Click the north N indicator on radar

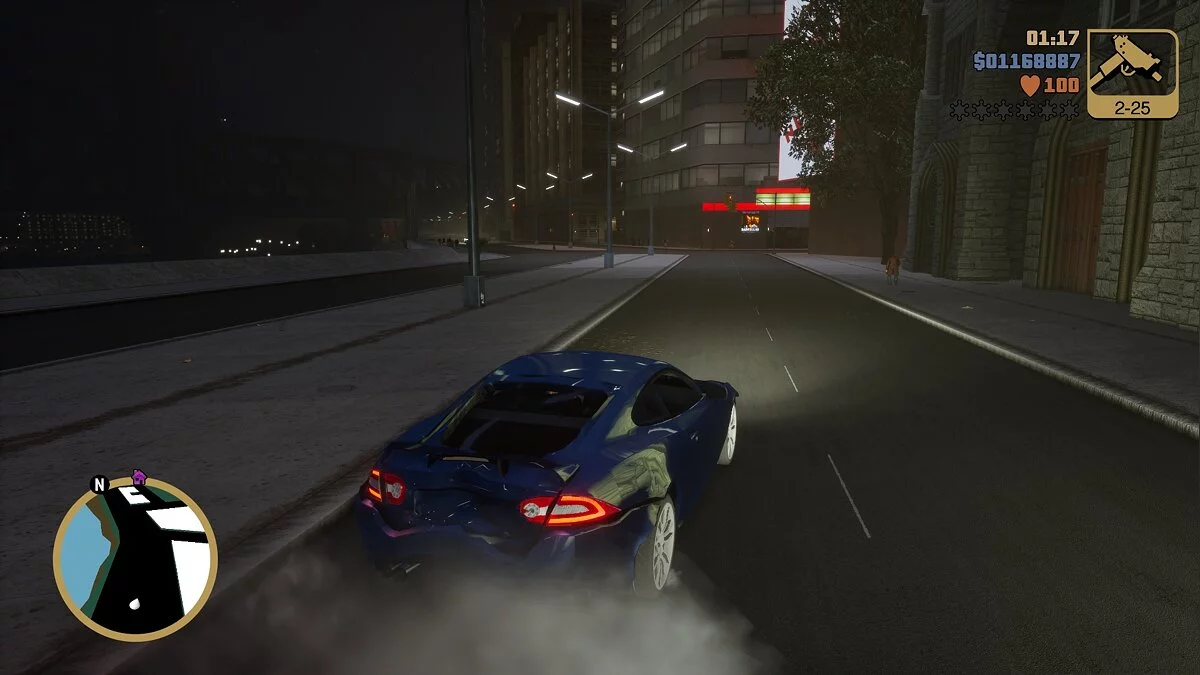[99, 485]
